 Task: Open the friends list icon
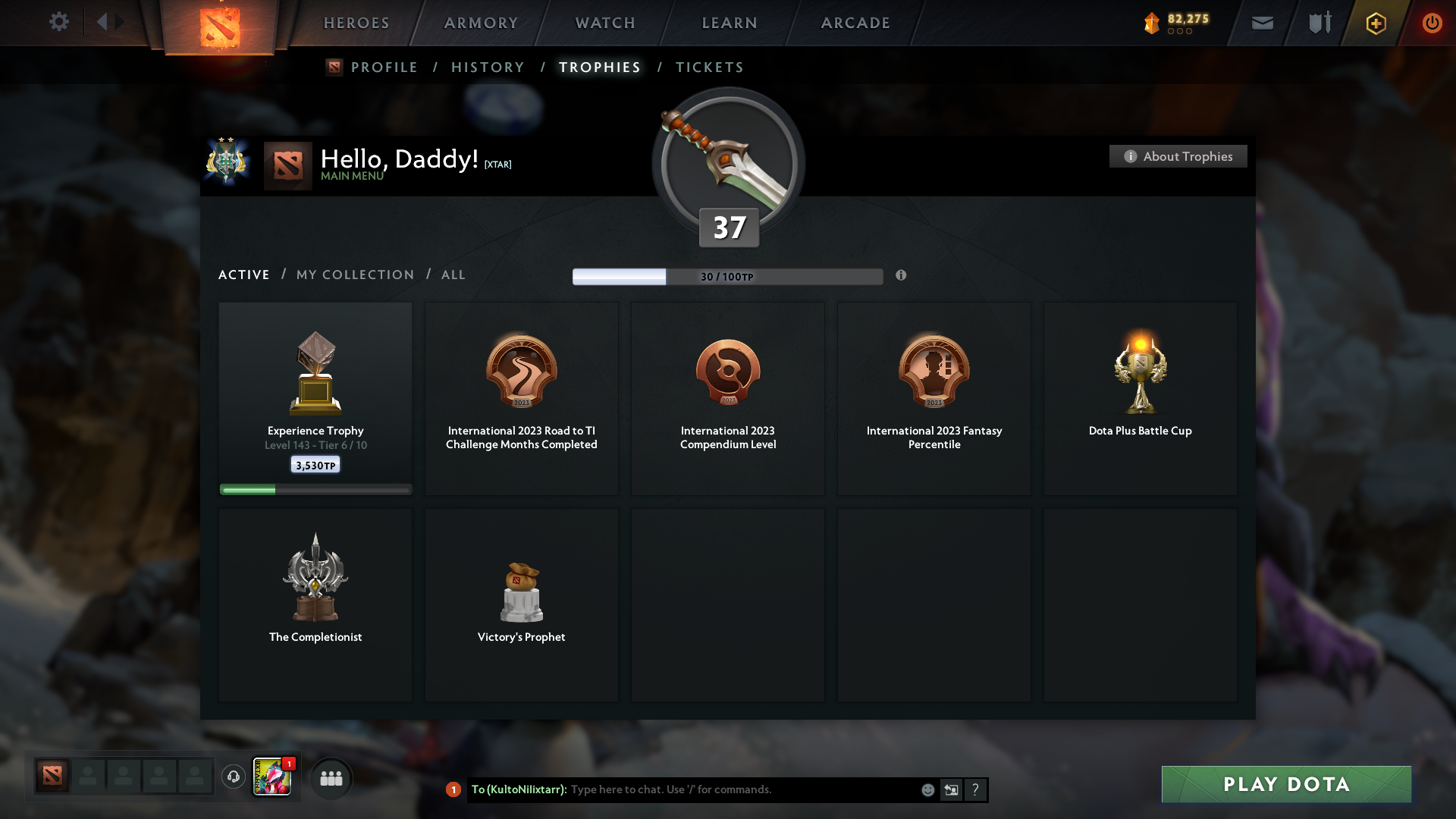pos(331,777)
